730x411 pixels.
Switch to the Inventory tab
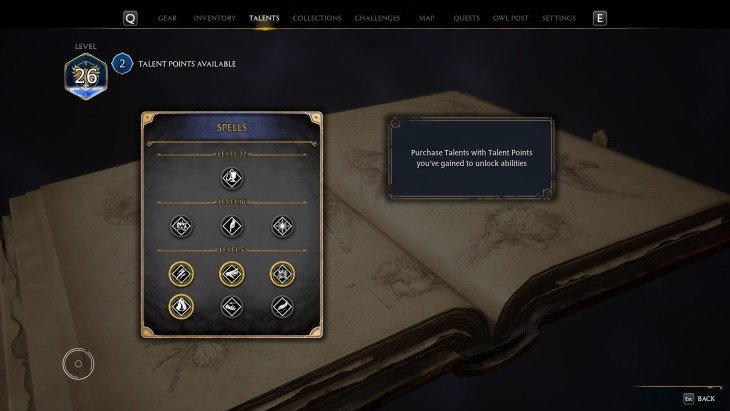[x=214, y=18]
